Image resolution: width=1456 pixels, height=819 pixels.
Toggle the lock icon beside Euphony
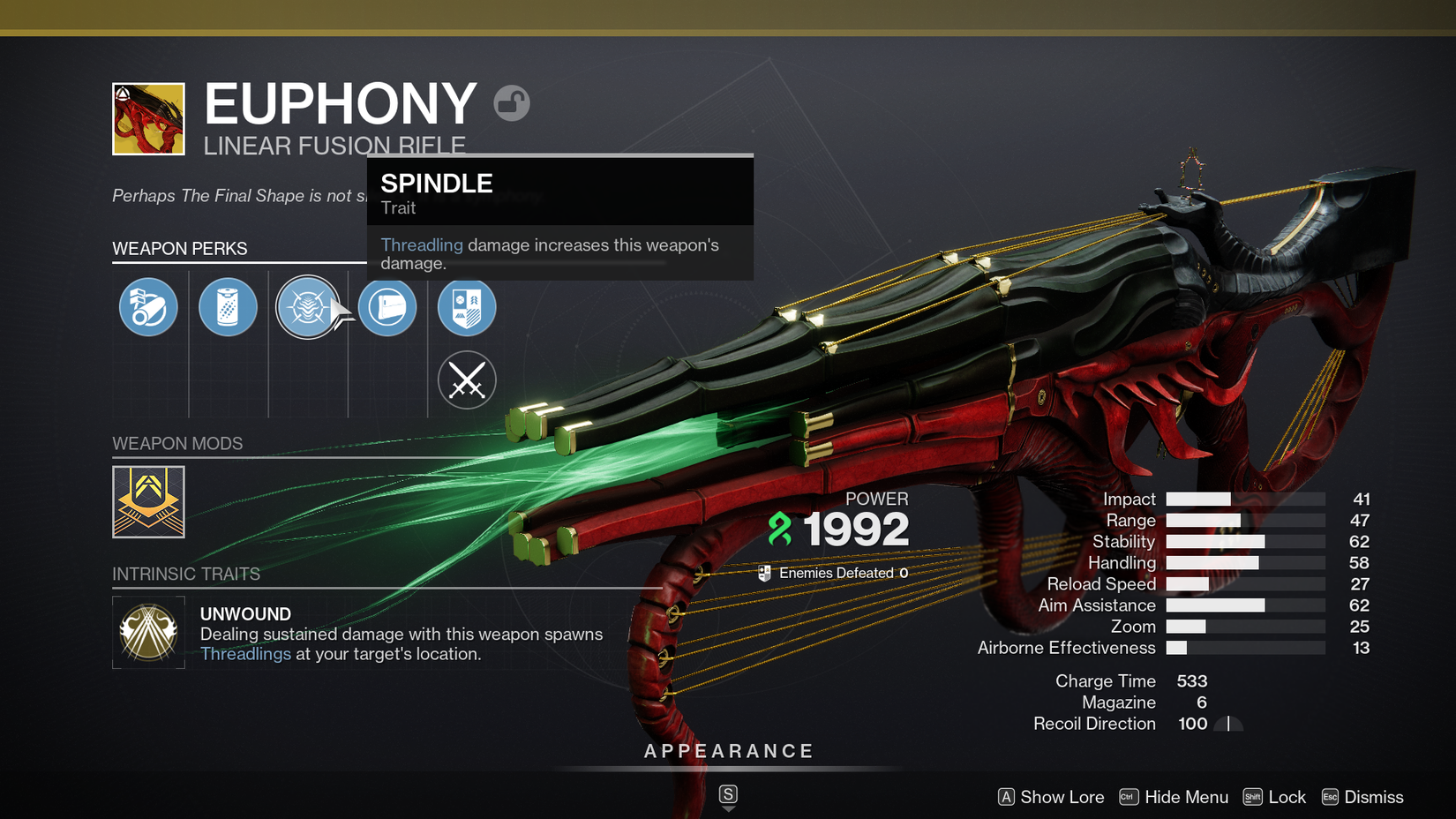pos(512,103)
